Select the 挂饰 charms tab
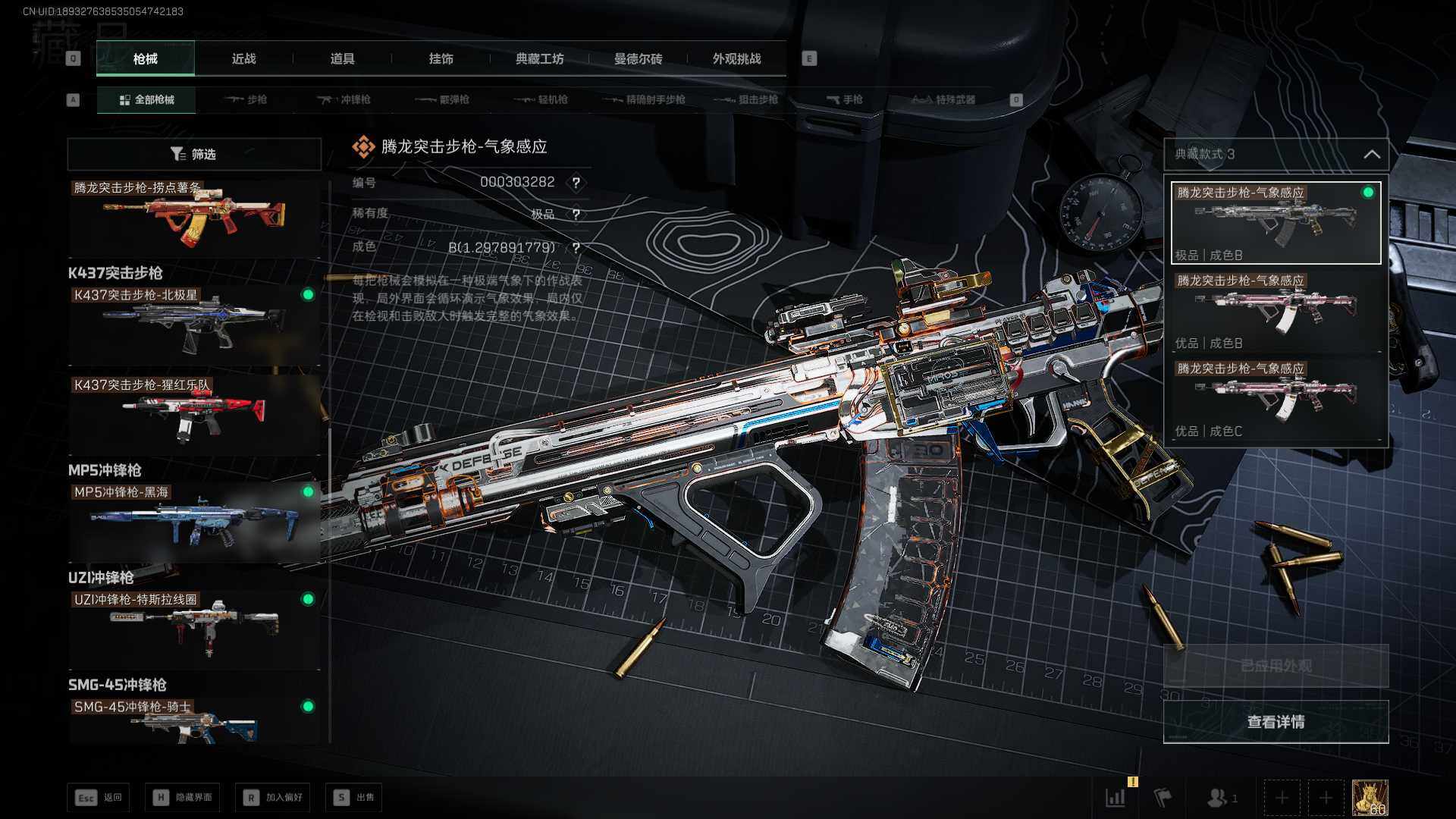The image size is (1456, 819). 441,58
